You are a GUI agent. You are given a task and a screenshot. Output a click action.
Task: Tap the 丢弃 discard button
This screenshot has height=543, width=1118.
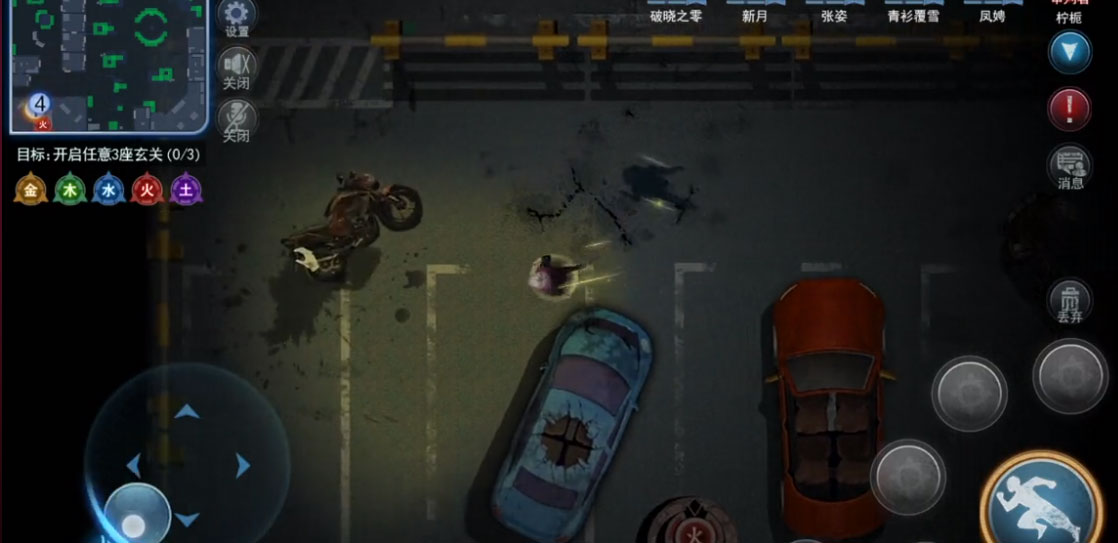1070,301
